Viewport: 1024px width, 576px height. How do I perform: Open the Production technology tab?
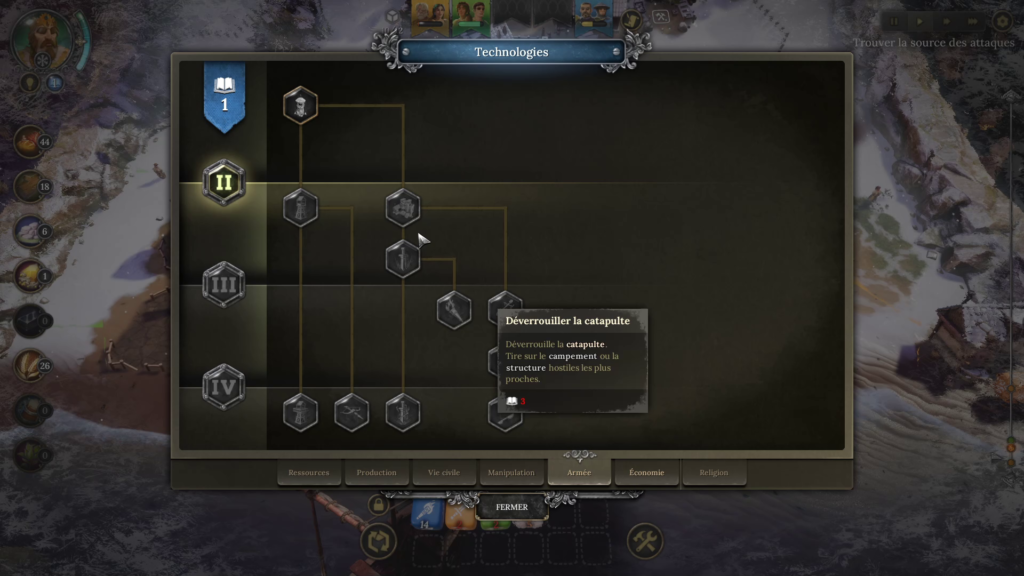376,472
